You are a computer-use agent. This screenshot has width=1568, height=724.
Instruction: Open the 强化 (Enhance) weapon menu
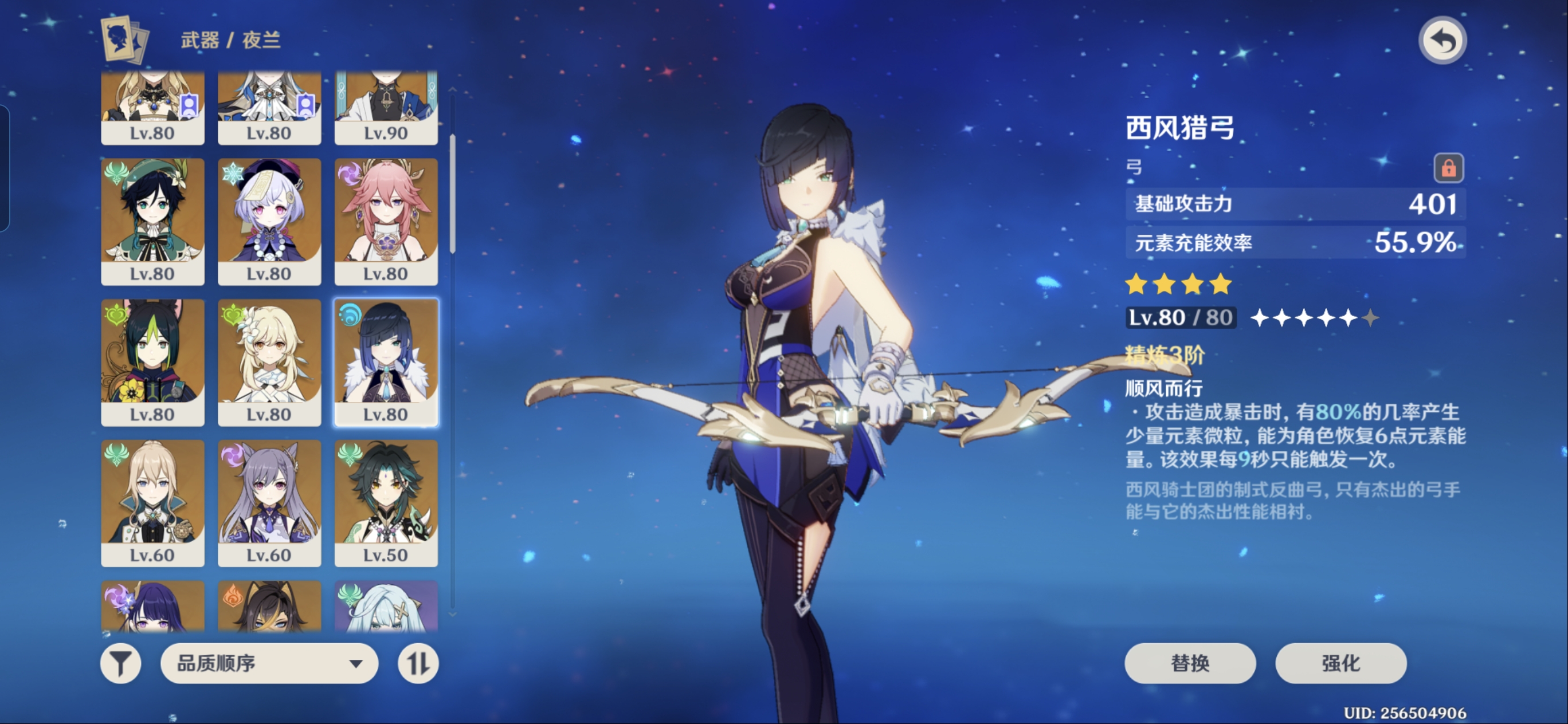1340,663
